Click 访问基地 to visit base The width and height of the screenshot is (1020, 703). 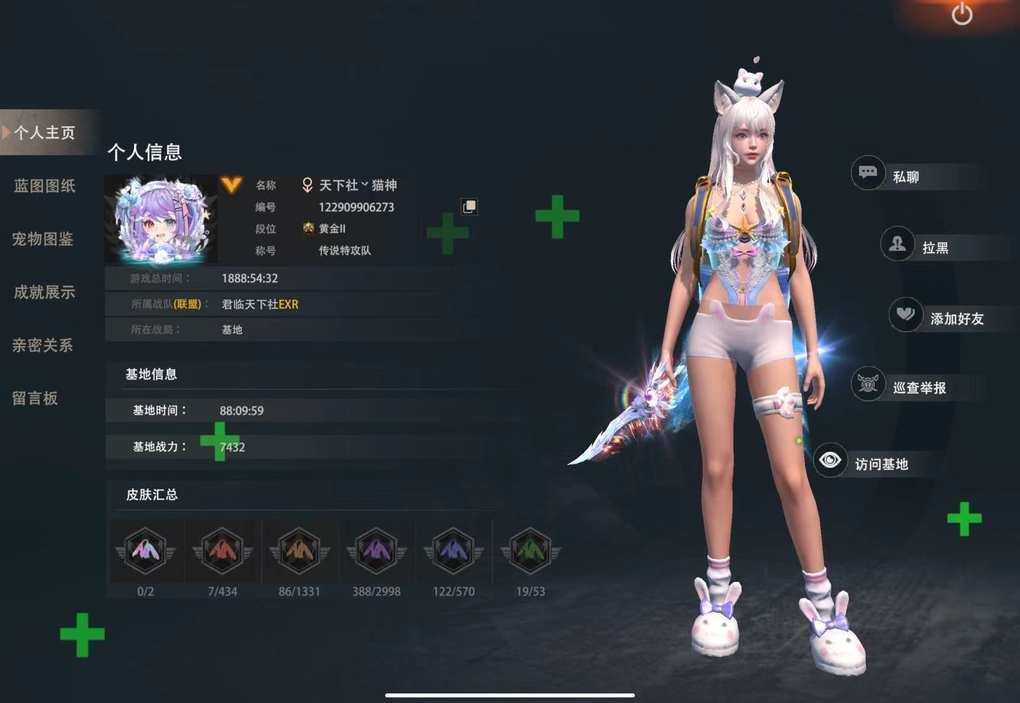(880, 463)
